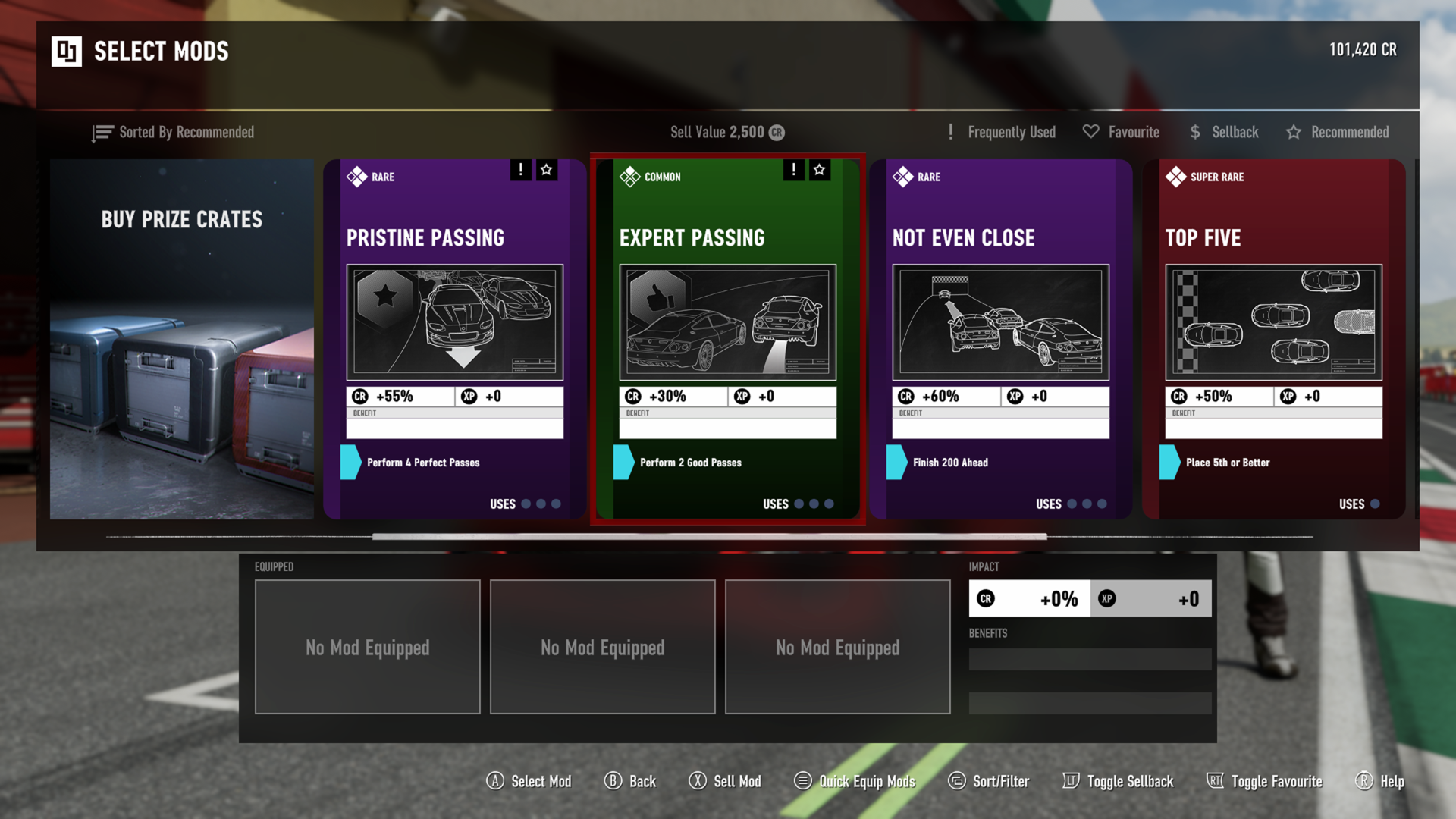Choose the Expert Passing mod card
This screenshot has width=1456, height=819.
[x=727, y=339]
